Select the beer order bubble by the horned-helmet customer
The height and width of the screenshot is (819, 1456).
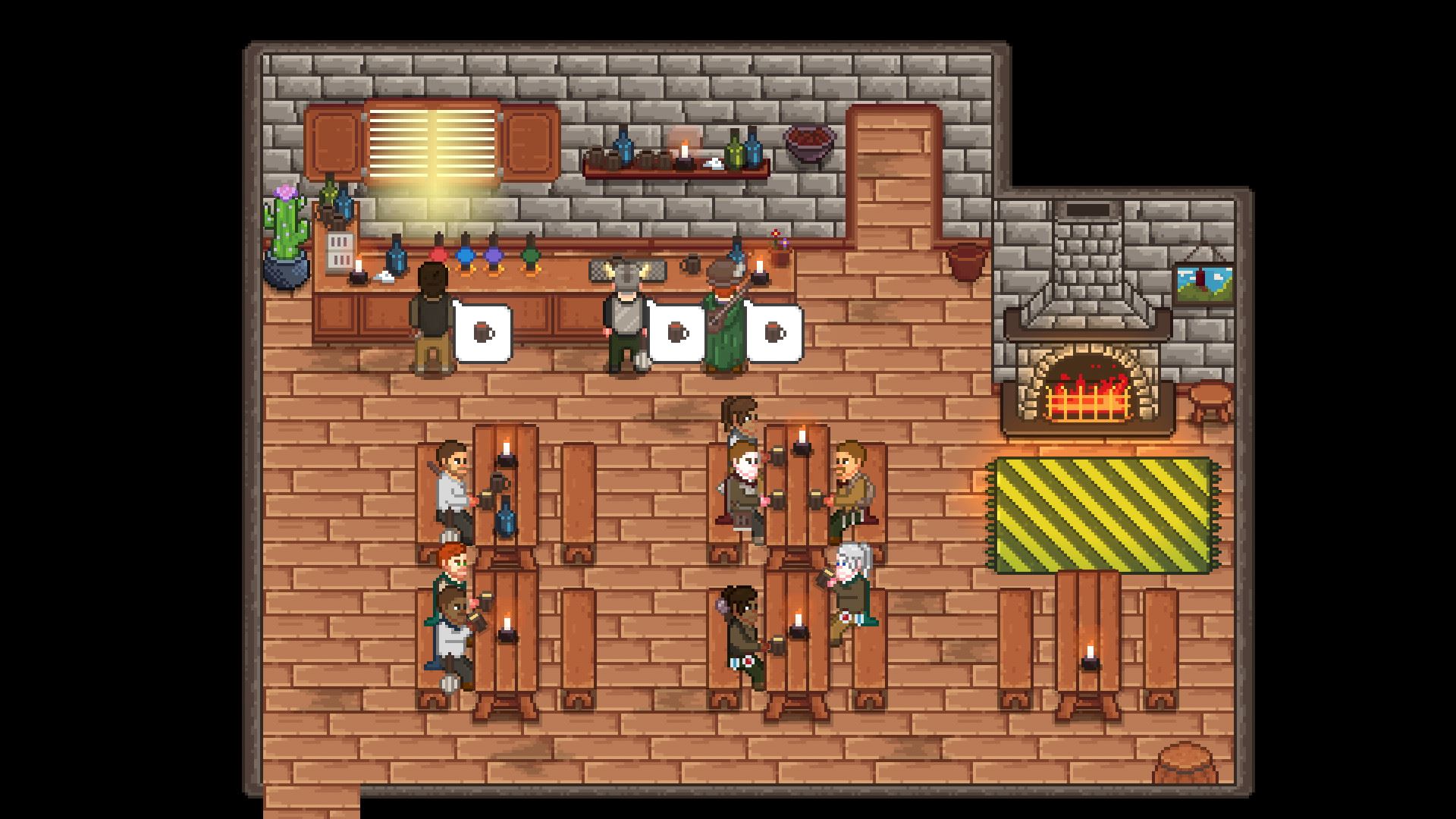[676, 333]
